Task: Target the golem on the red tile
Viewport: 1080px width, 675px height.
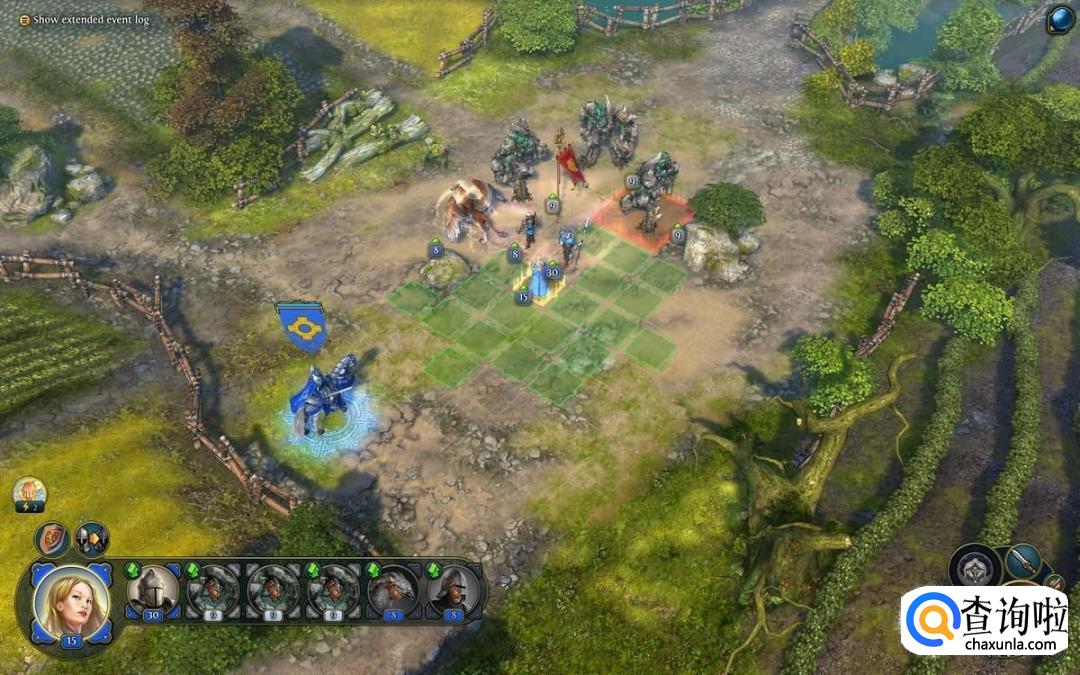Action: point(646,195)
